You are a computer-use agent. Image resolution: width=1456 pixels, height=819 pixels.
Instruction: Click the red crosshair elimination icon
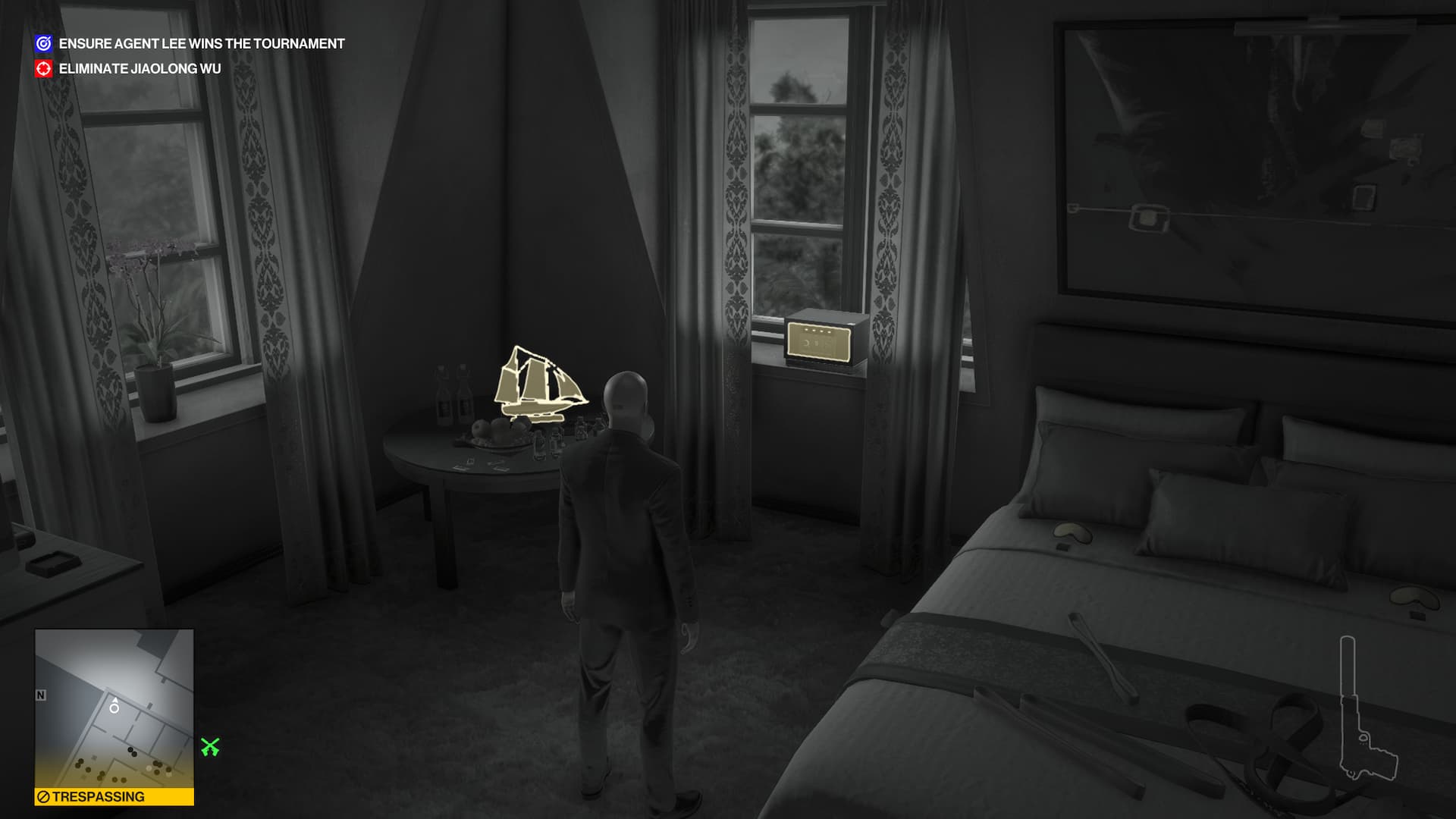44,69
